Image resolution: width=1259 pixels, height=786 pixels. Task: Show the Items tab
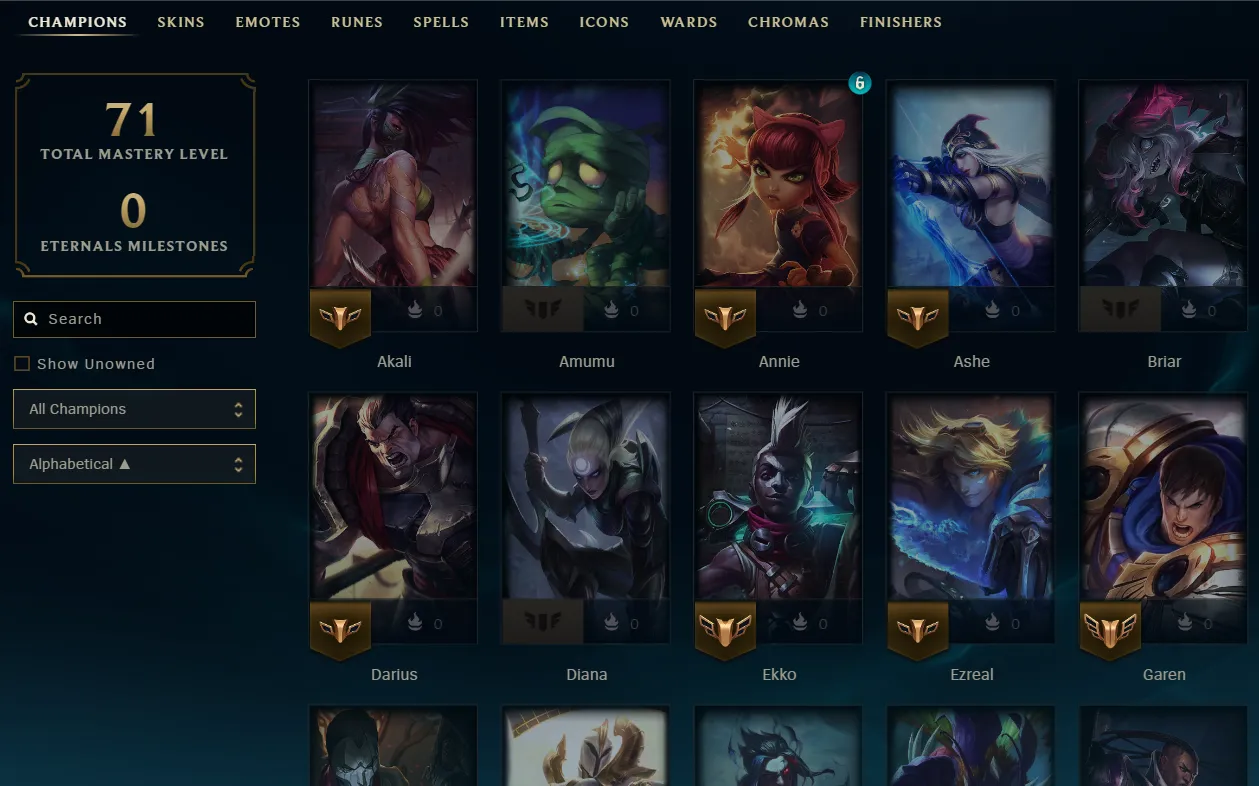pos(524,22)
